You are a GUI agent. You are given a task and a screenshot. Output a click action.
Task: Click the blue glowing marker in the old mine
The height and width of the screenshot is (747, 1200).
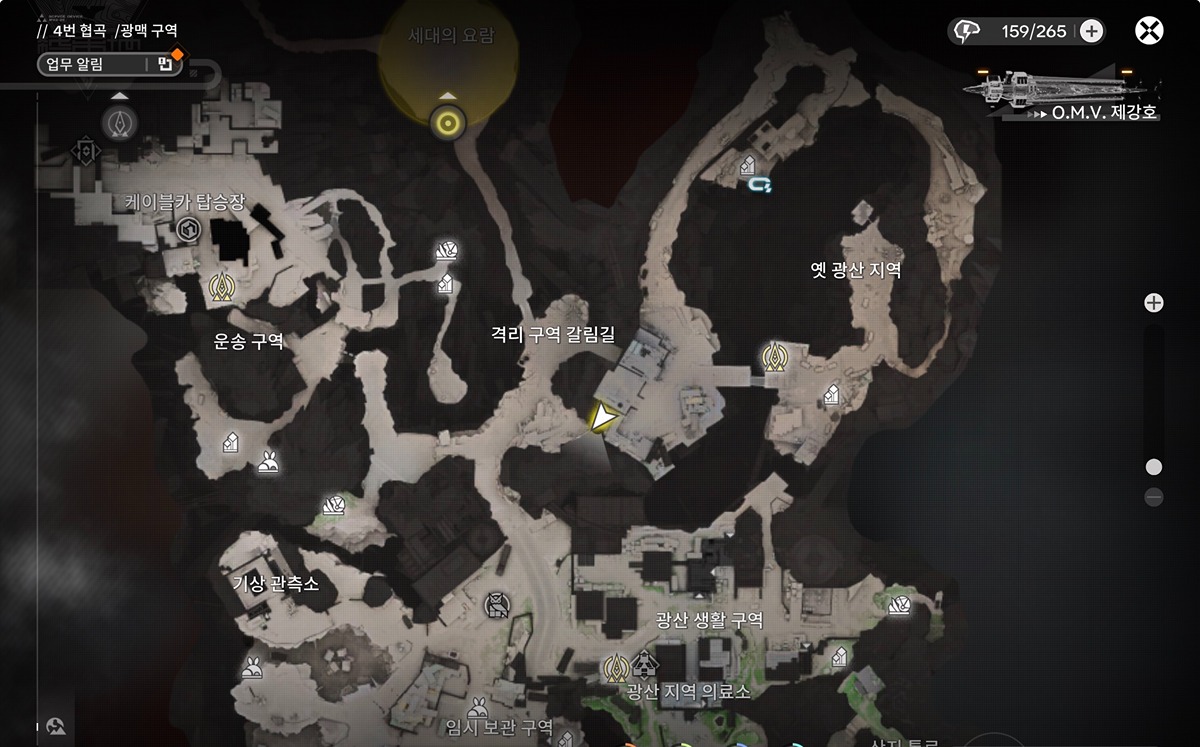[x=769, y=183]
